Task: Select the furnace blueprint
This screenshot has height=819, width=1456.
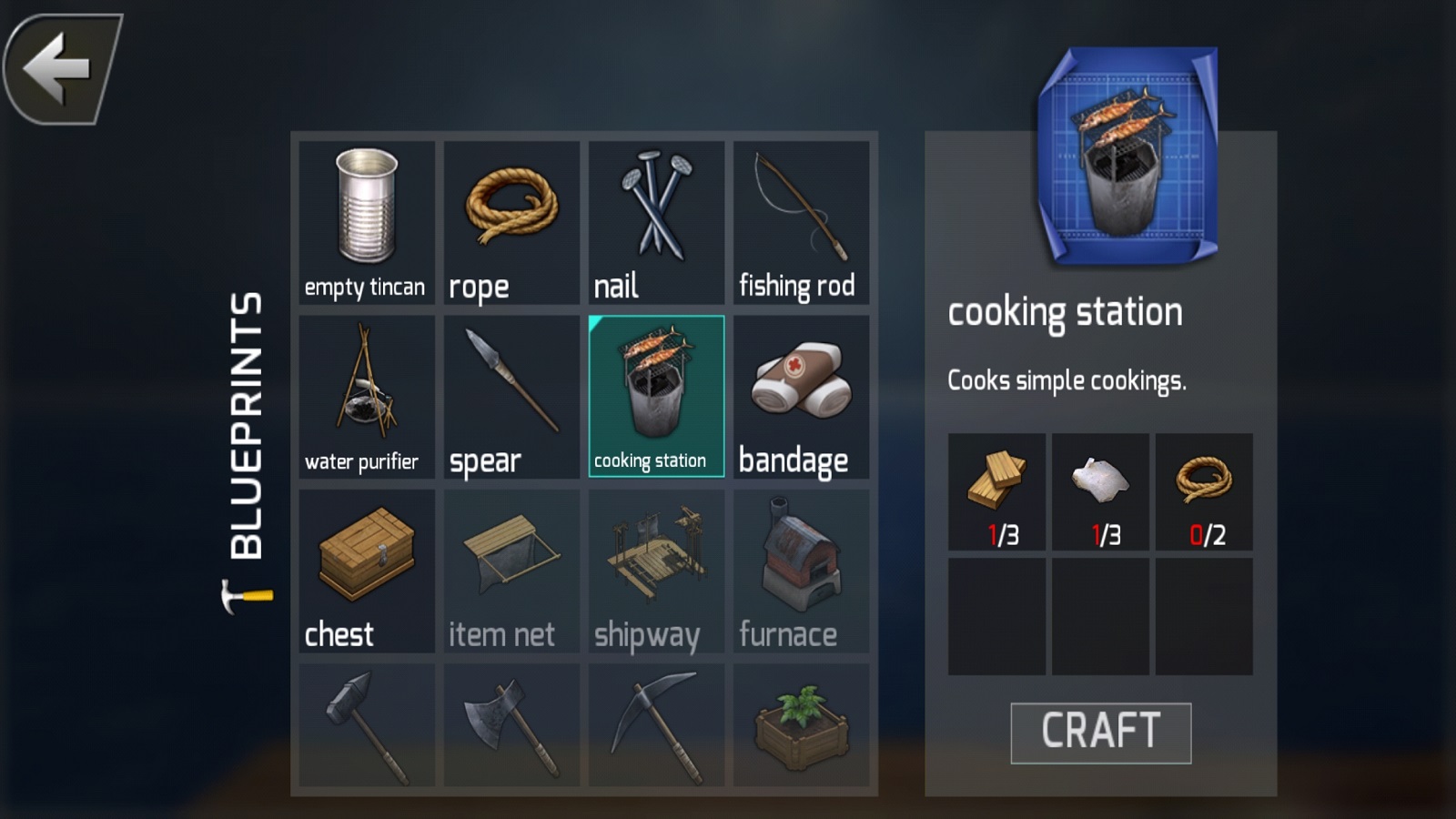Action: coord(801,571)
